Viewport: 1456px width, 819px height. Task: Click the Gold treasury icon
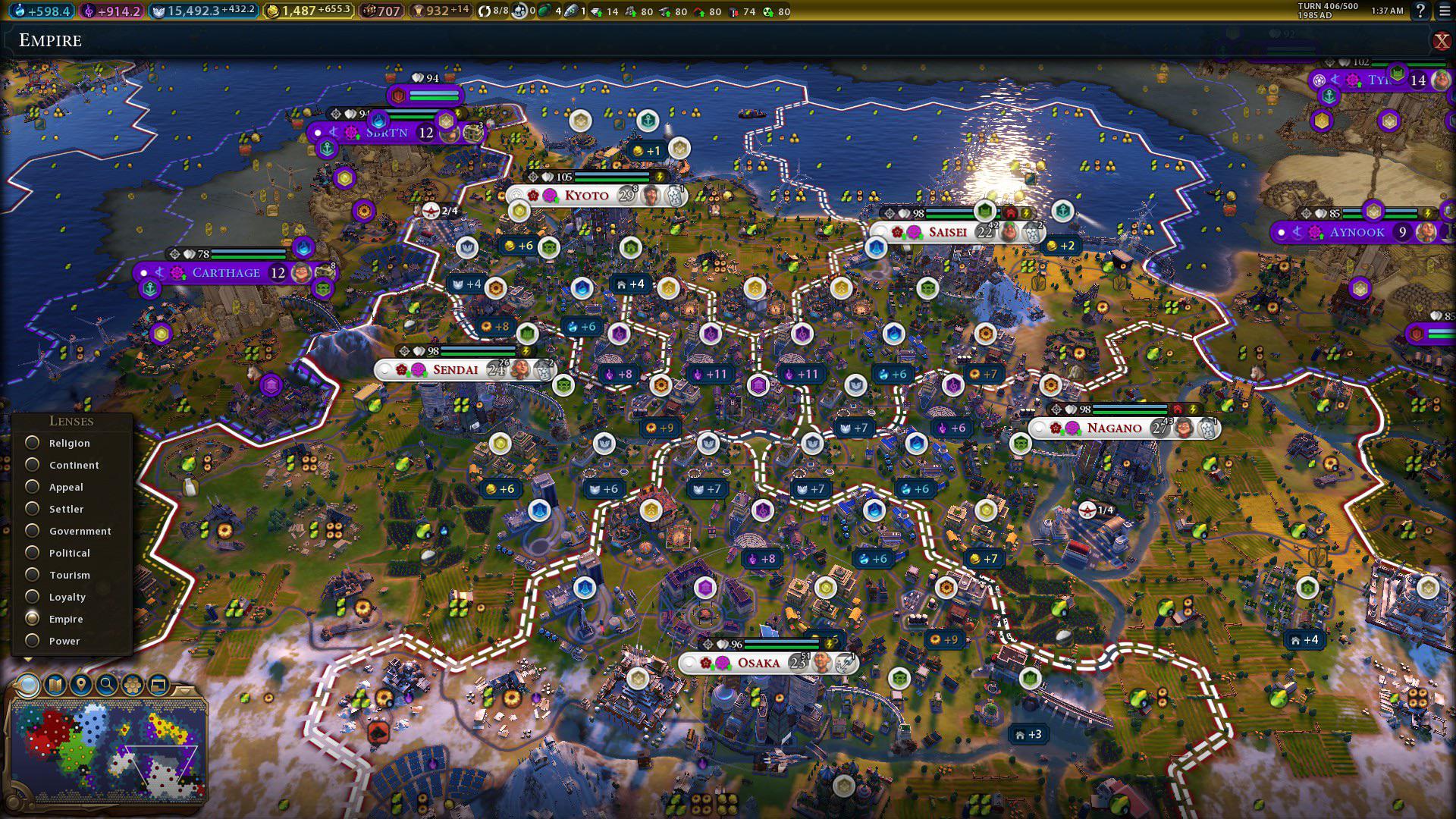[x=271, y=11]
